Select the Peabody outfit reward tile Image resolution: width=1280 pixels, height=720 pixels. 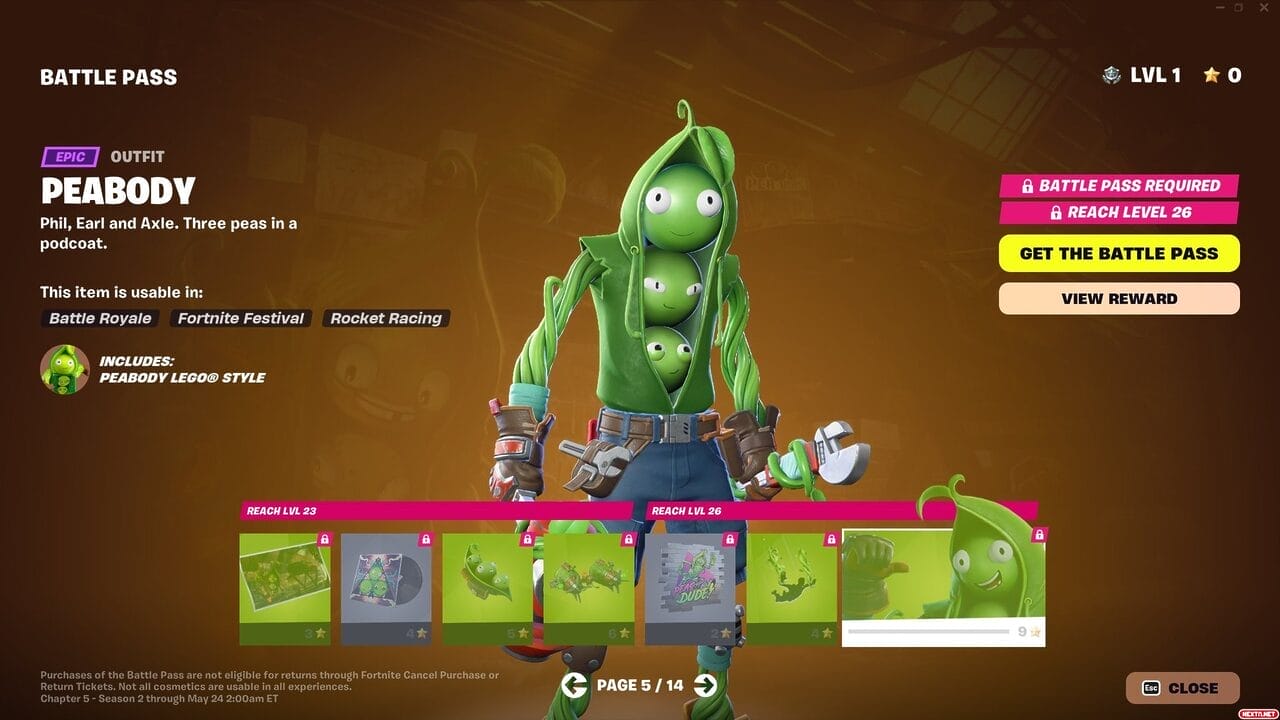(x=943, y=587)
